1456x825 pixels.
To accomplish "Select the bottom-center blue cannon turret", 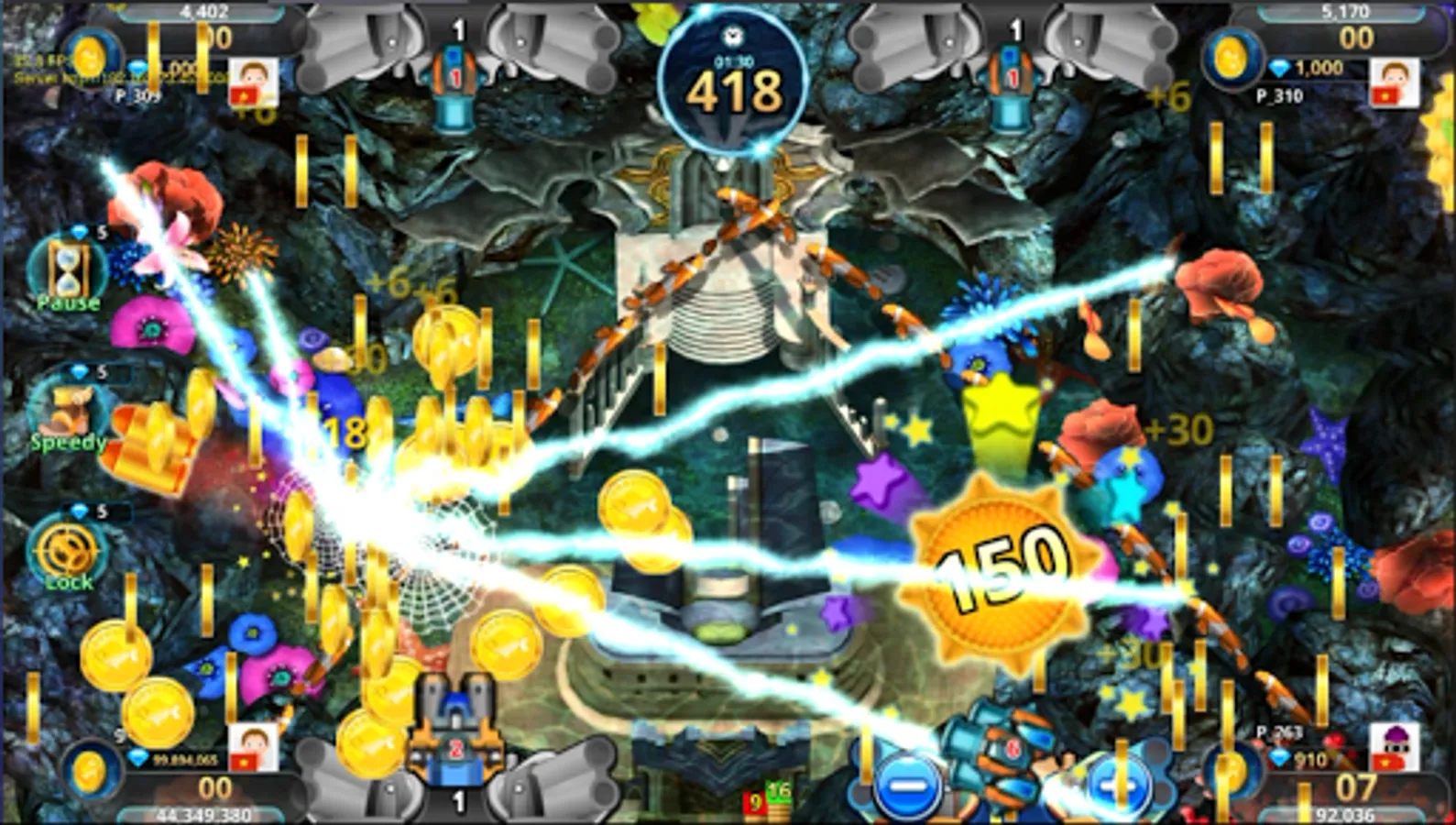I will pyautogui.click(x=455, y=724).
